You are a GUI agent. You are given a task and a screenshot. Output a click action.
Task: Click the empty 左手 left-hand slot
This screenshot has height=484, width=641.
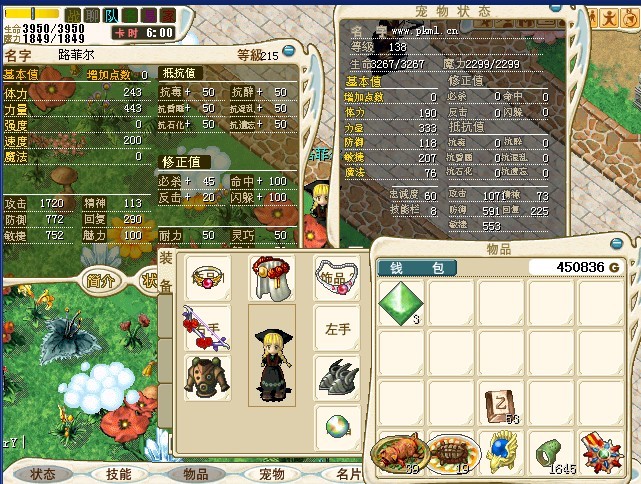pyautogui.click(x=337, y=327)
